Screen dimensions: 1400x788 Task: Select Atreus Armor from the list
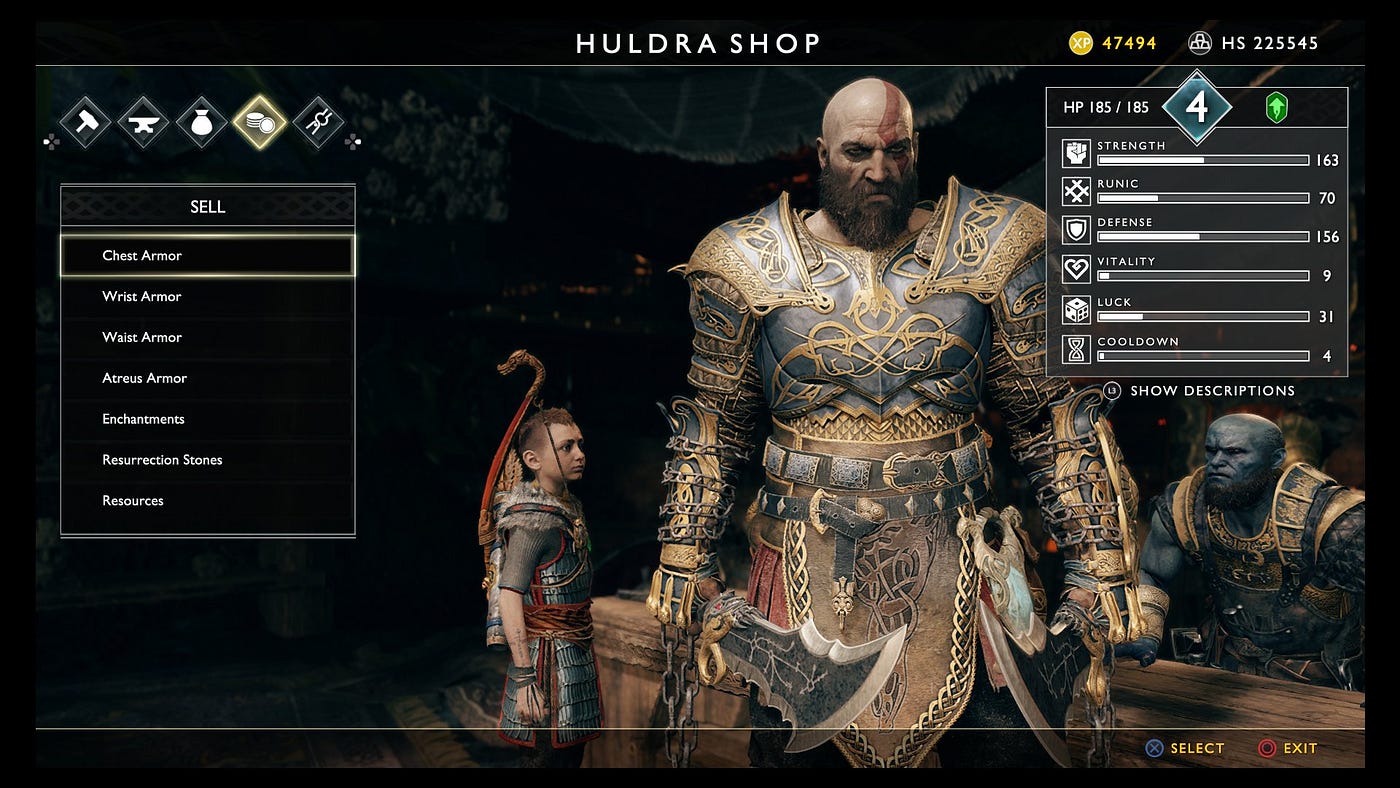tap(207, 378)
